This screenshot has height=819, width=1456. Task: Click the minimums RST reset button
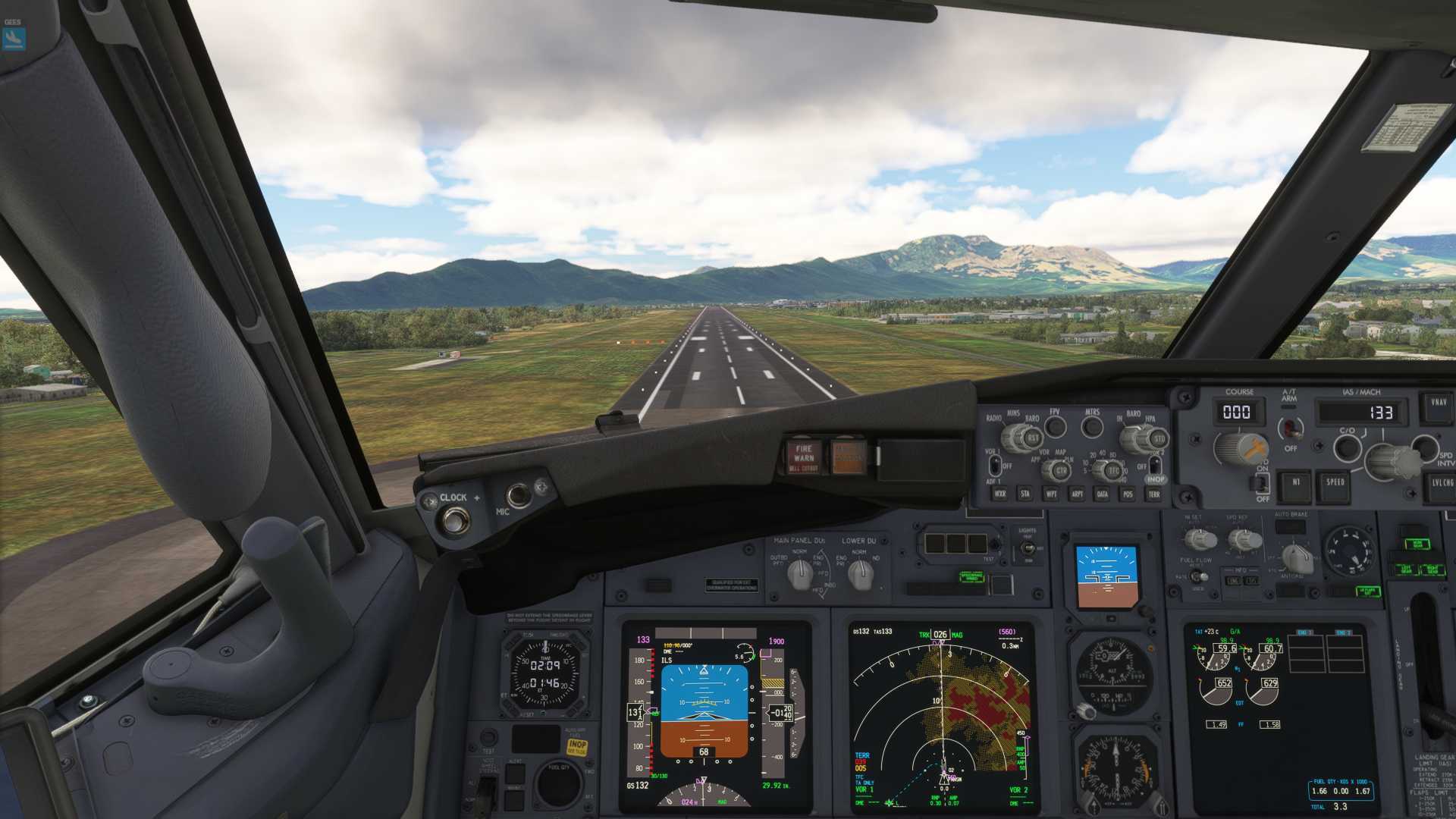click(1032, 438)
